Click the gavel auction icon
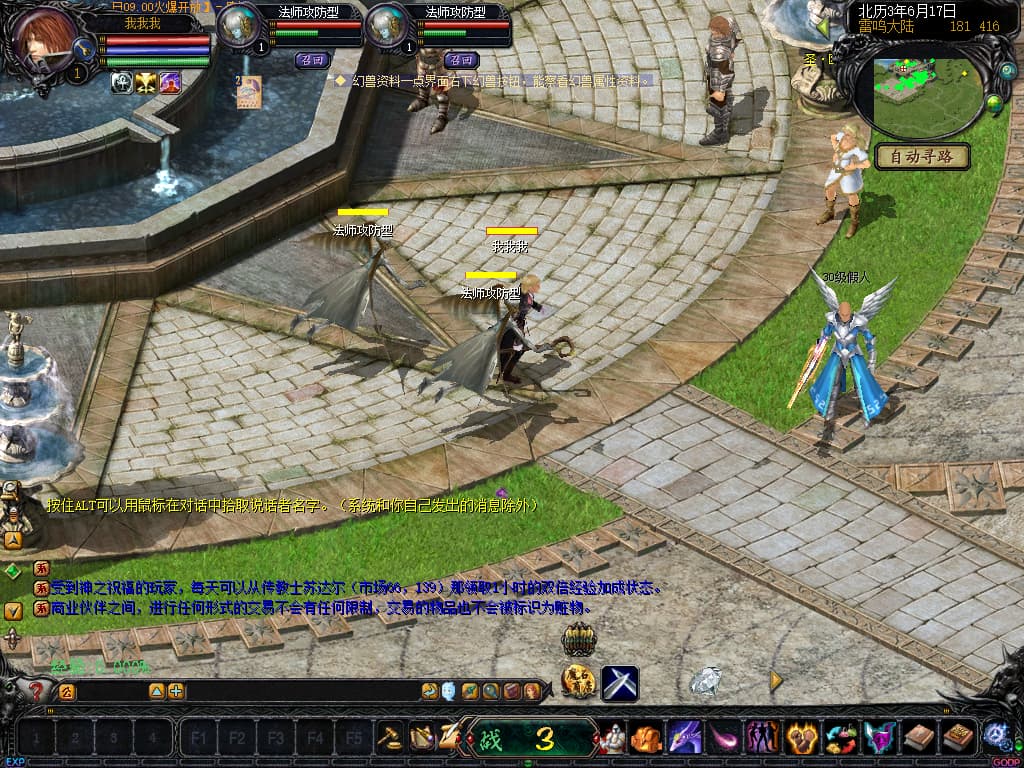 click(390, 738)
